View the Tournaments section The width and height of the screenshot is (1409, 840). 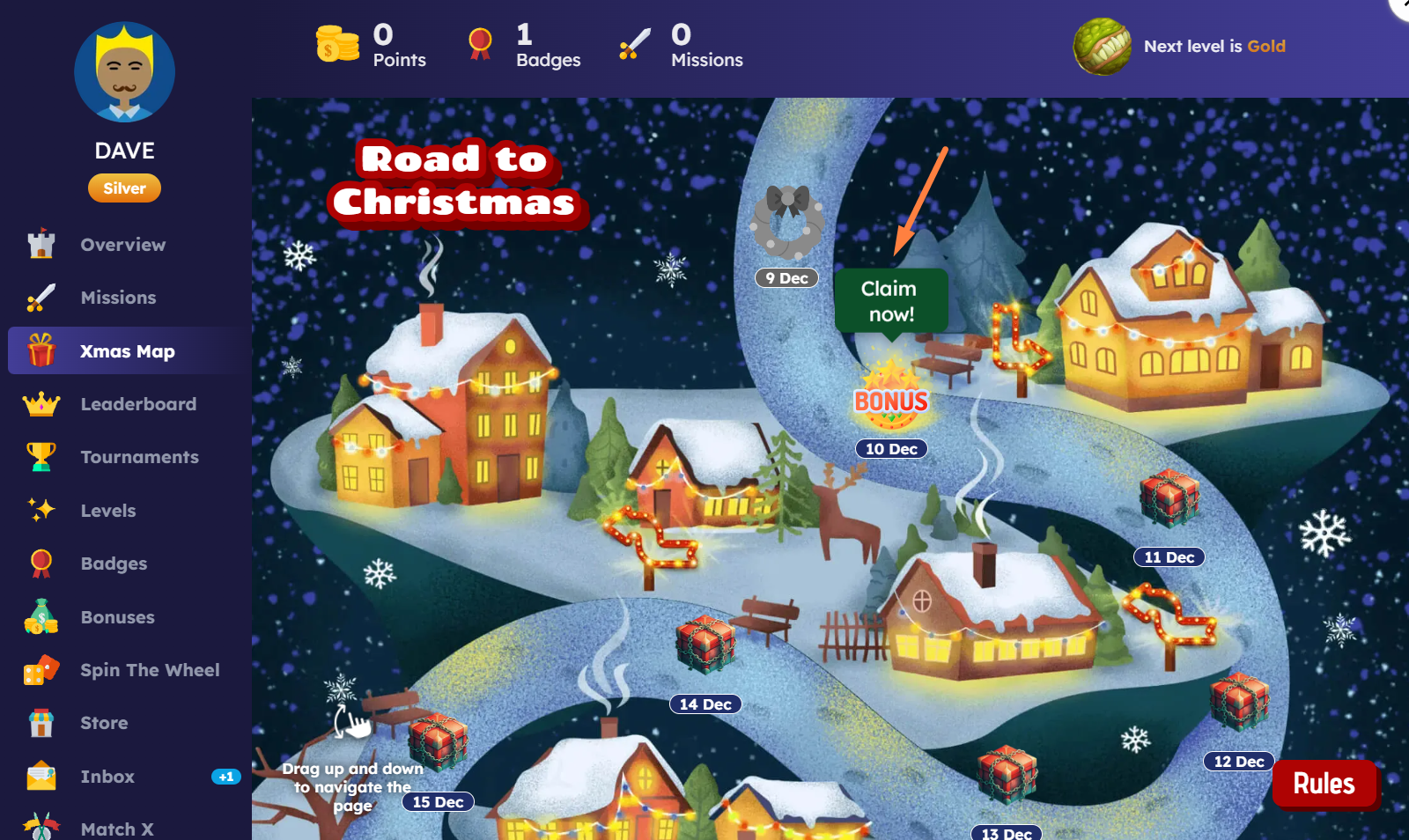coord(139,457)
